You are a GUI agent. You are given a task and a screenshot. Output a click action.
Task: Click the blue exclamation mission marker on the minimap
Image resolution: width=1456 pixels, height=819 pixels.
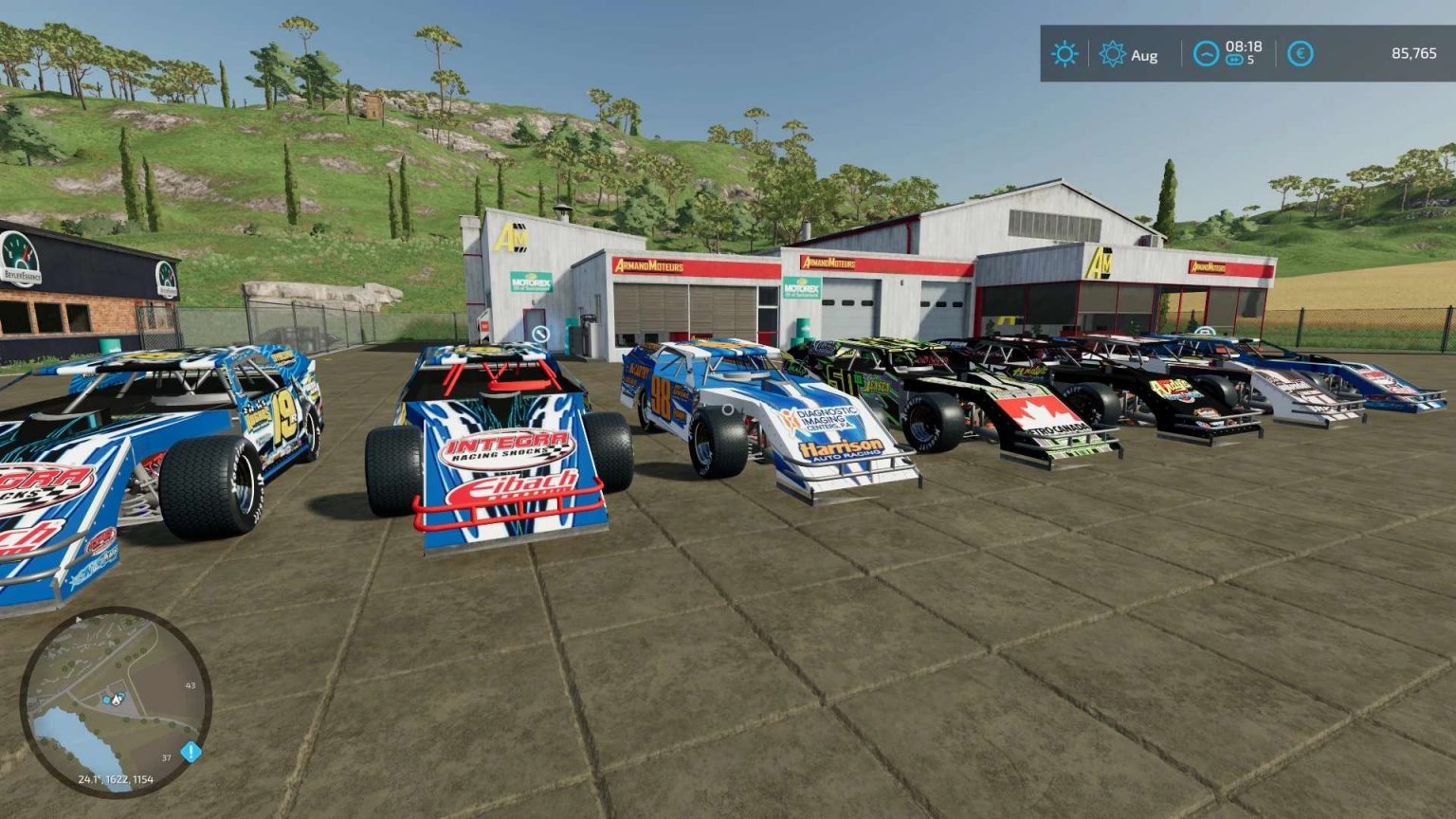tap(191, 751)
